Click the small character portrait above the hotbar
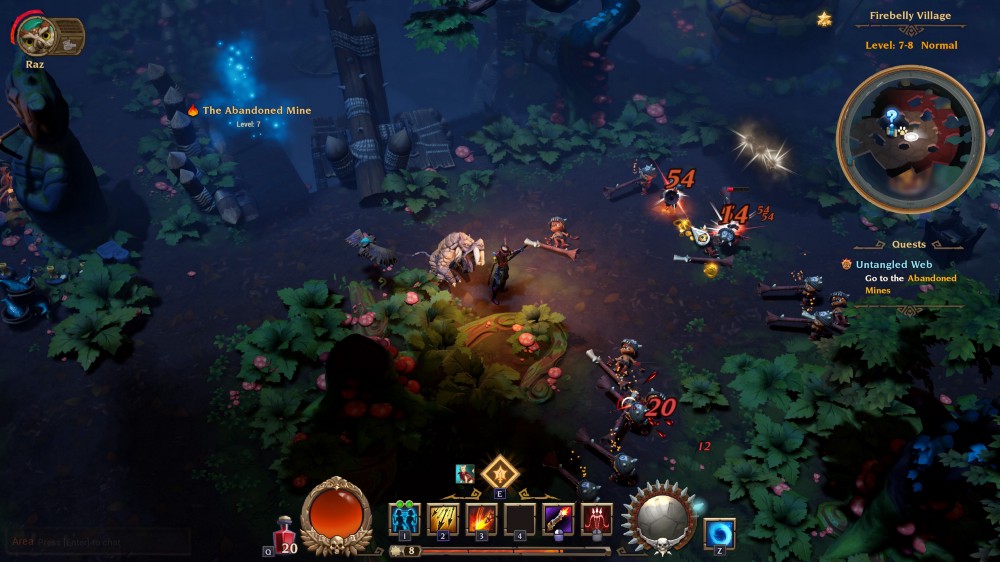Viewport: 1000px width, 562px height. pos(465,474)
